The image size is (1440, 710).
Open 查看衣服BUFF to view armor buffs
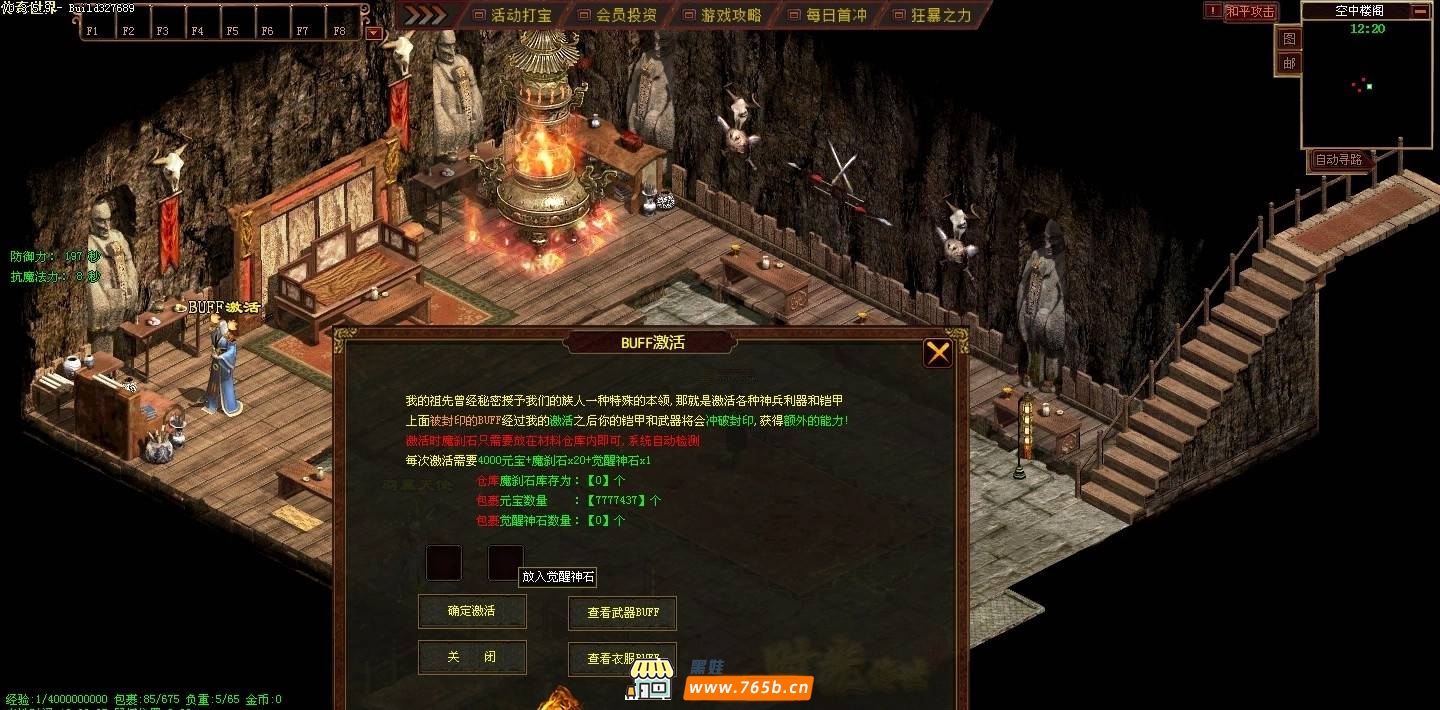pos(622,658)
